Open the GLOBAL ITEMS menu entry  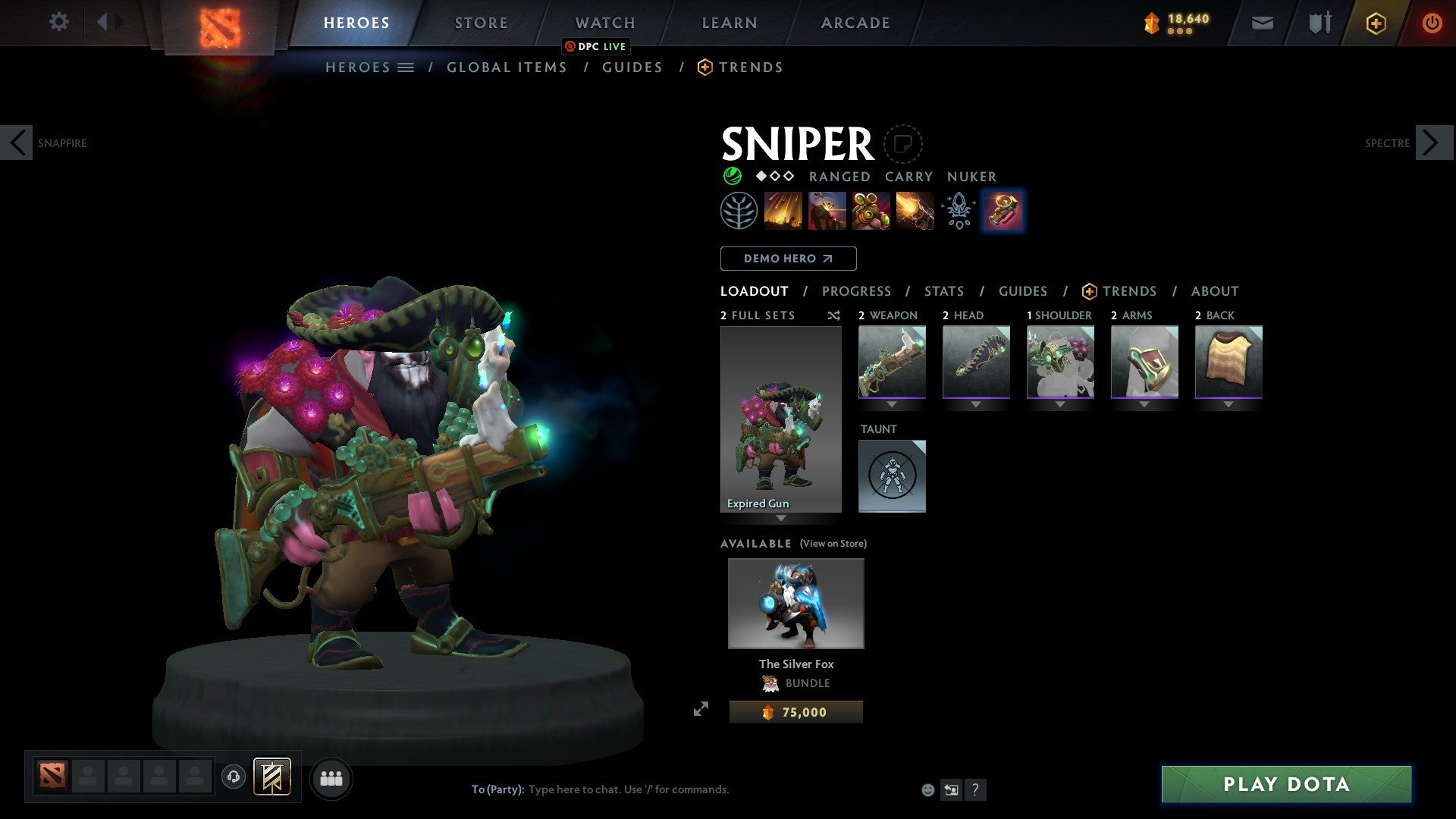(507, 67)
